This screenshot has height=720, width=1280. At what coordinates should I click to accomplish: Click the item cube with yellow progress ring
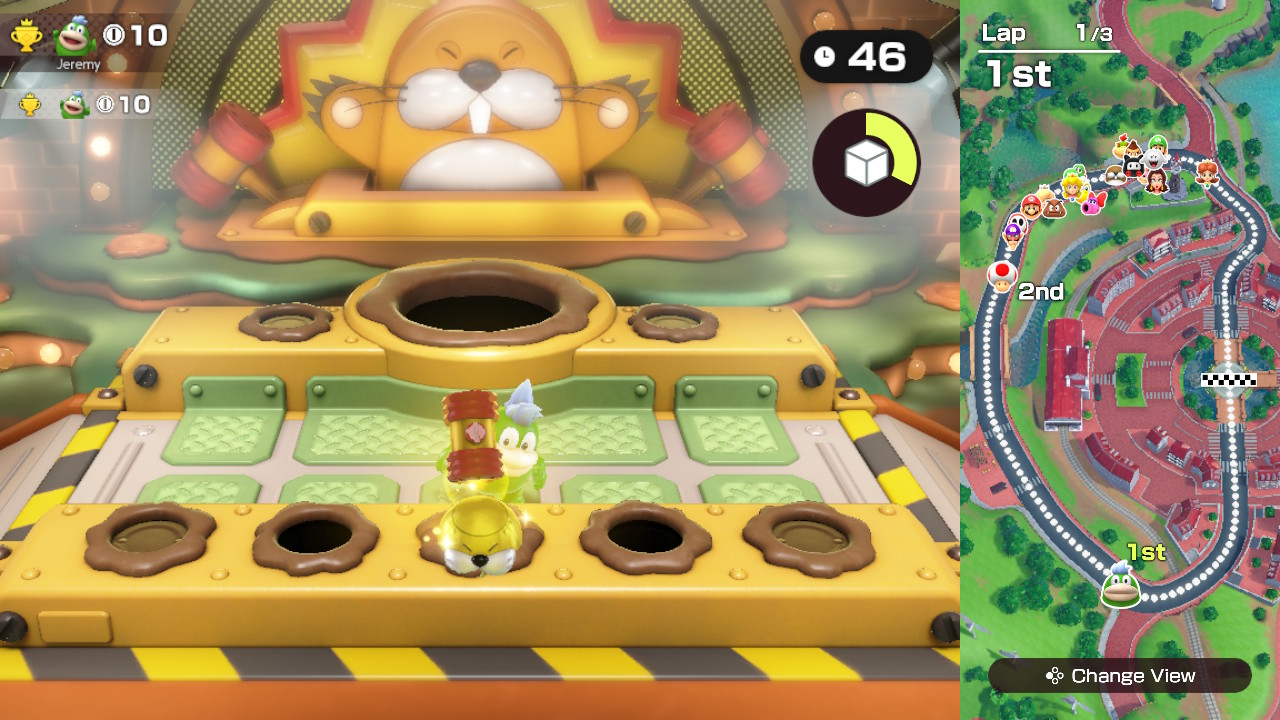click(866, 160)
